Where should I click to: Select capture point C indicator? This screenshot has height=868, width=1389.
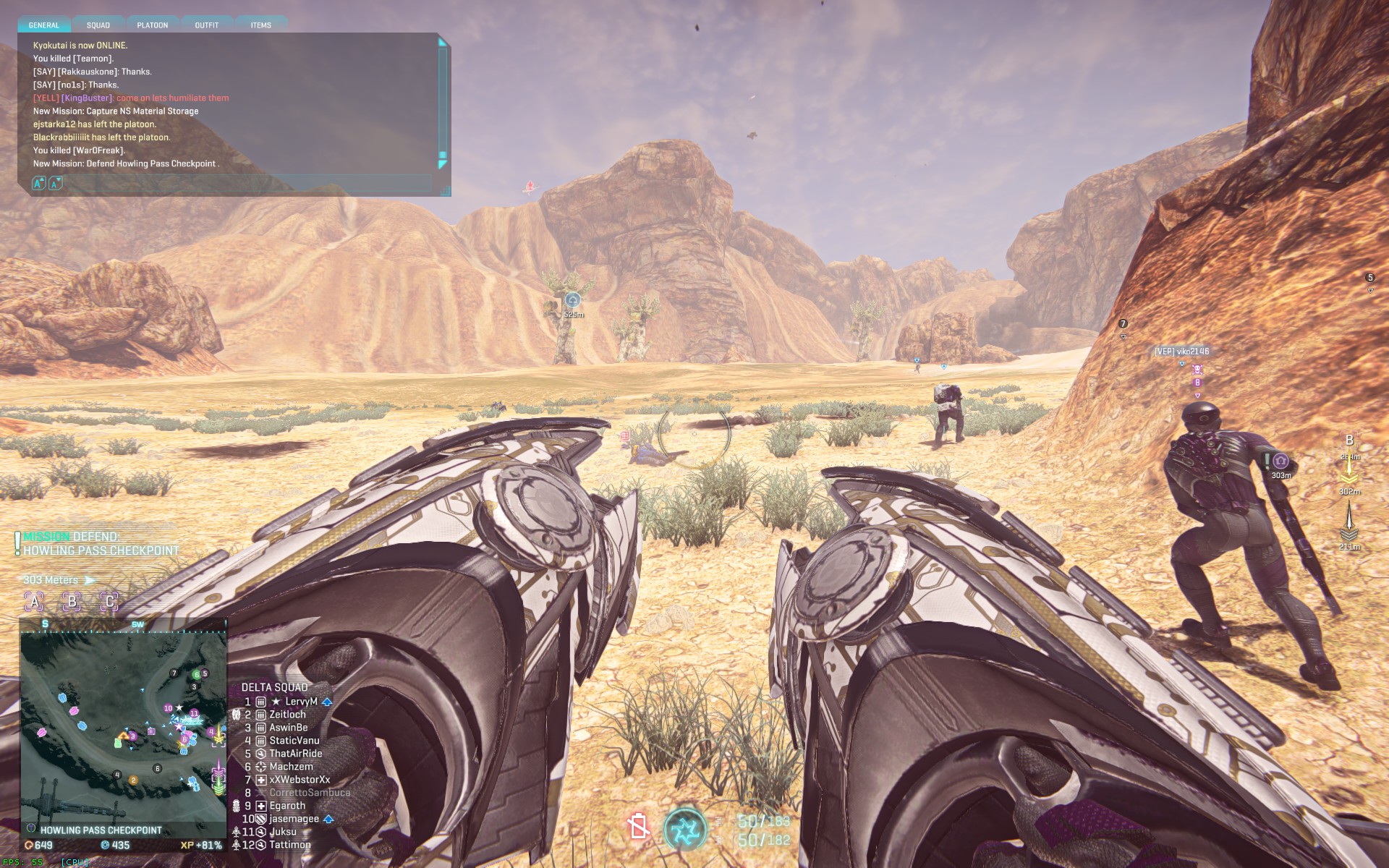pyautogui.click(x=109, y=601)
